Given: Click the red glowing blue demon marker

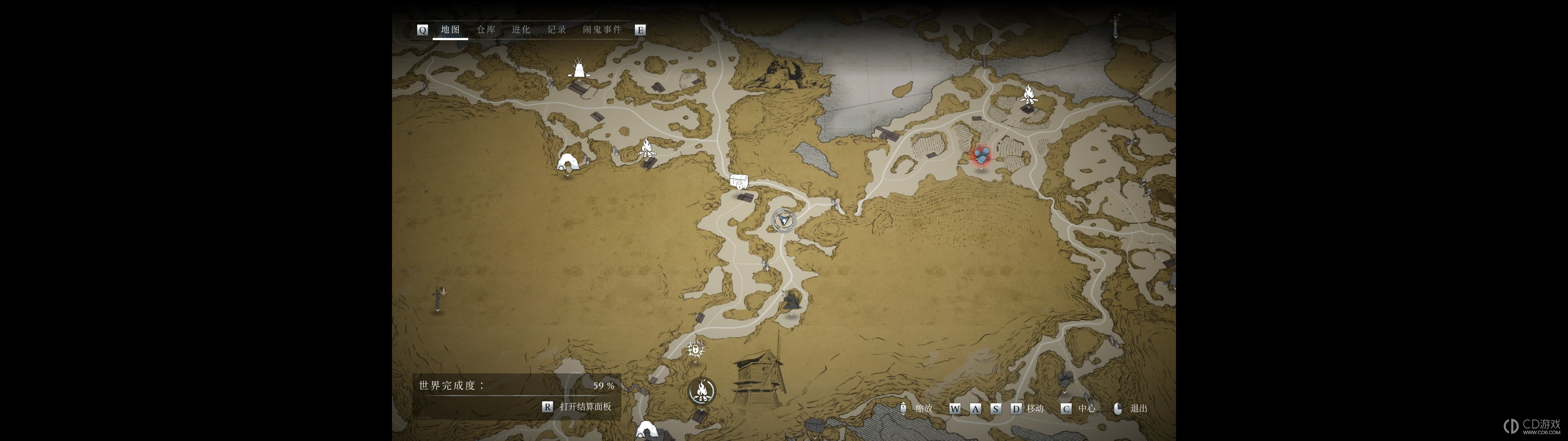Looking at the screenshot, I should [x=981, y=156].
